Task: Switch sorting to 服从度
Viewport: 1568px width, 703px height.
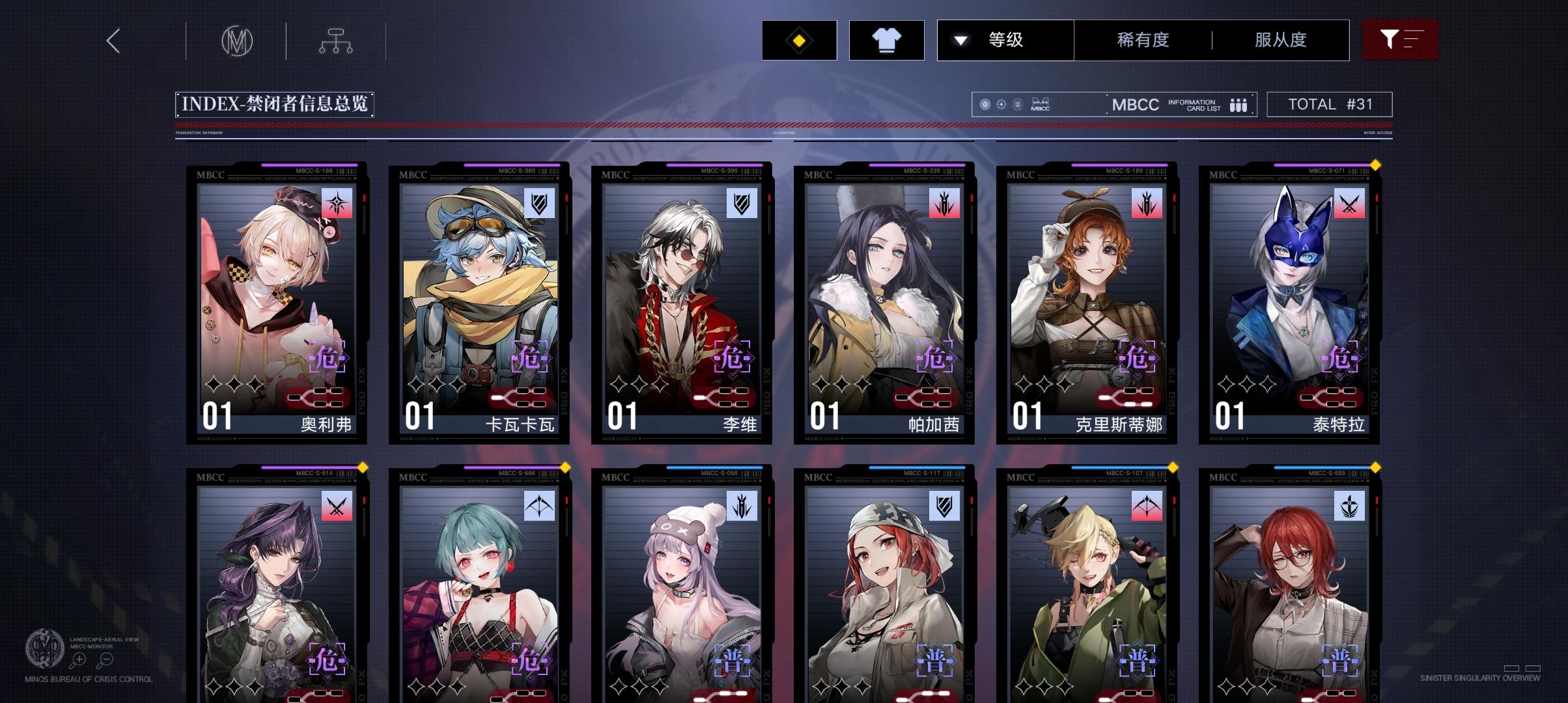Action: 1281,40
